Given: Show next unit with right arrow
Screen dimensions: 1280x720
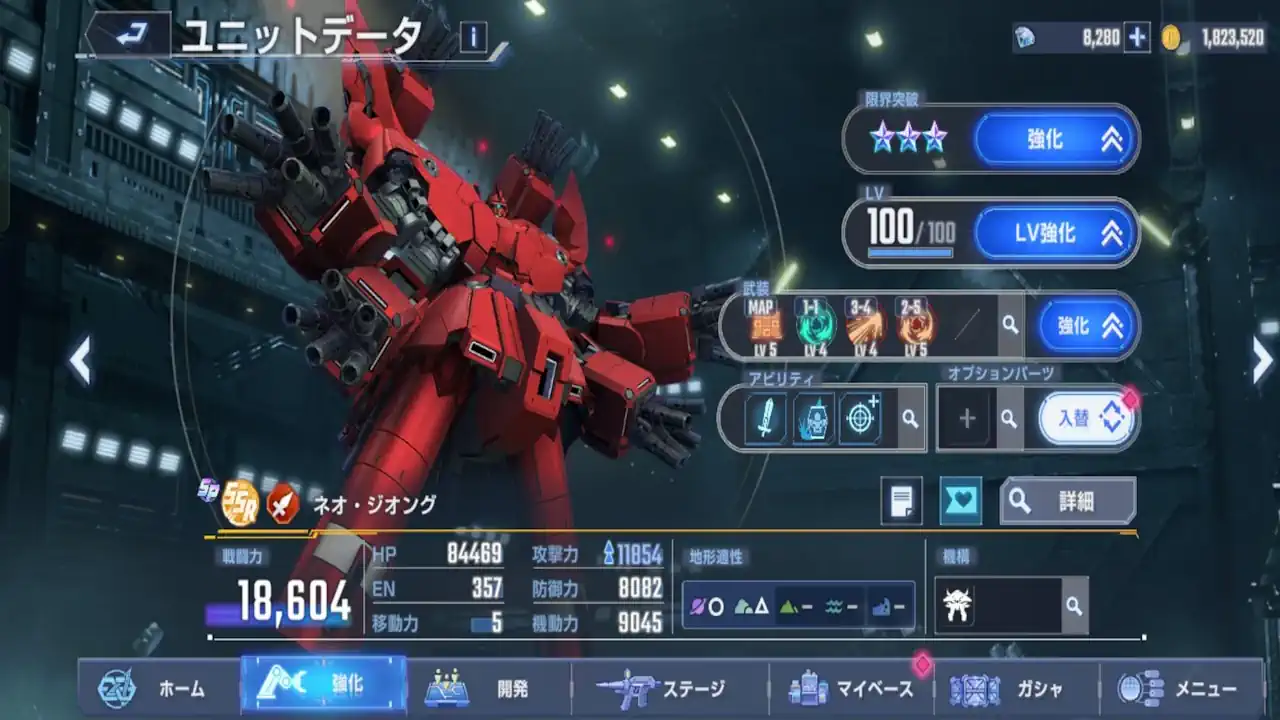Looking at the screenshot, I should click(x=1262, y=360).
